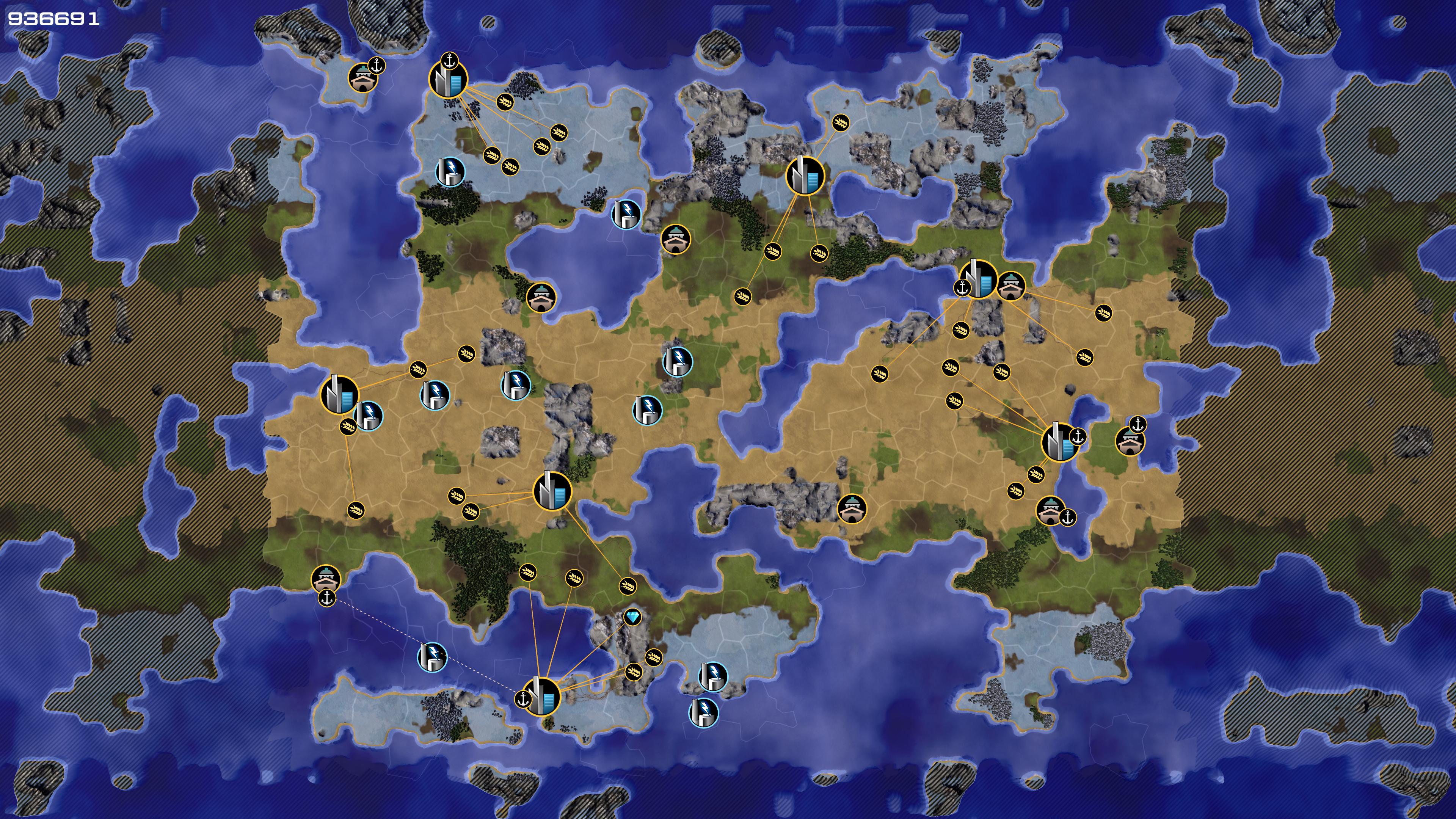
Task: Select the blue diamond resource marker
Action: click(632, 617)
